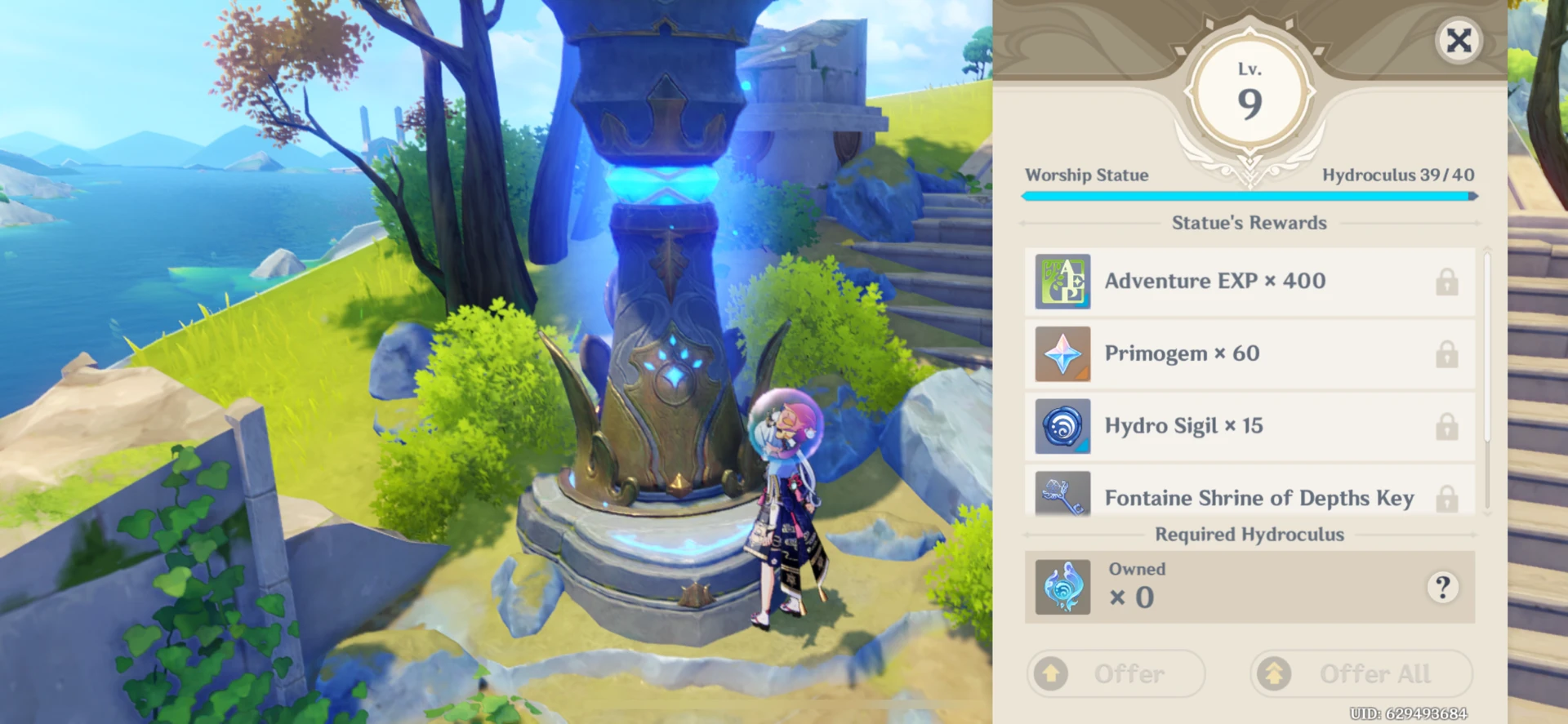1568x724 pixels.
Task: Click the Hydroculus item icon under Required Hydroculus
Action: (x=1062, y=586)
